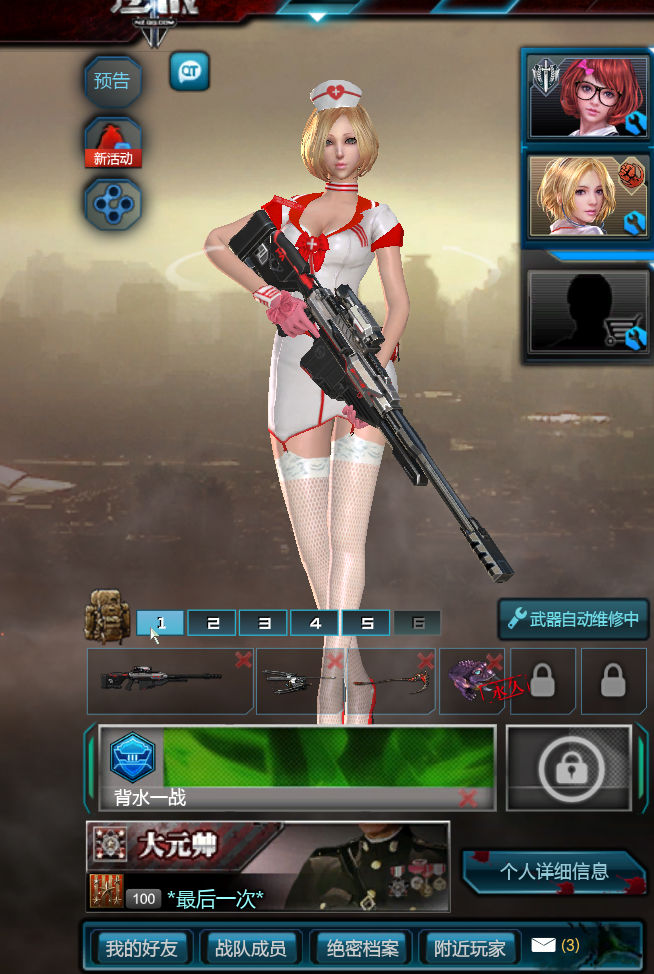Open the backpack icon
Screen dimensions: 654x974
click(107, 615)
